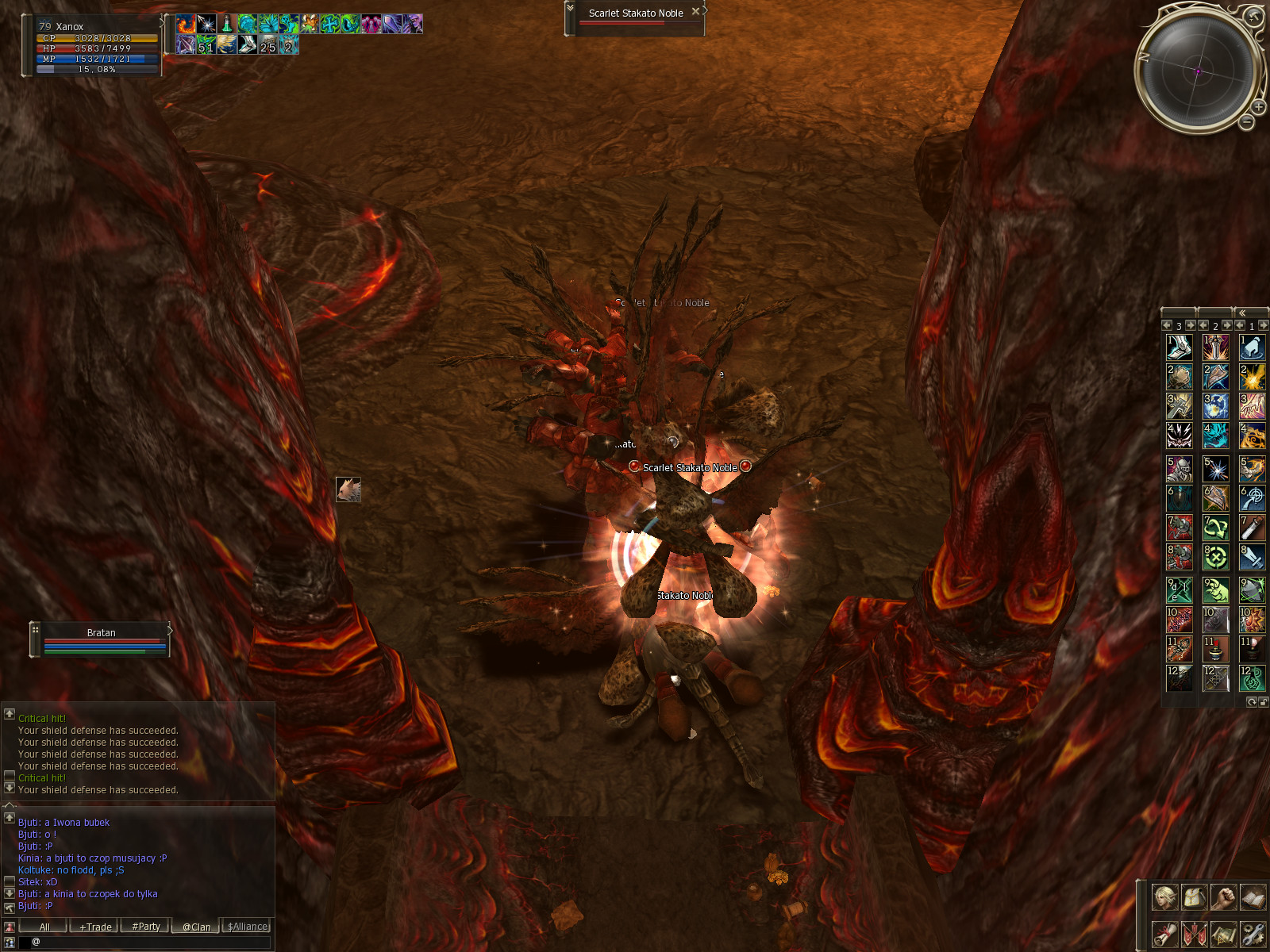Zoom out the radar minimap
The width and height of the screenshot is (1270, 952).
(1247, 122)
